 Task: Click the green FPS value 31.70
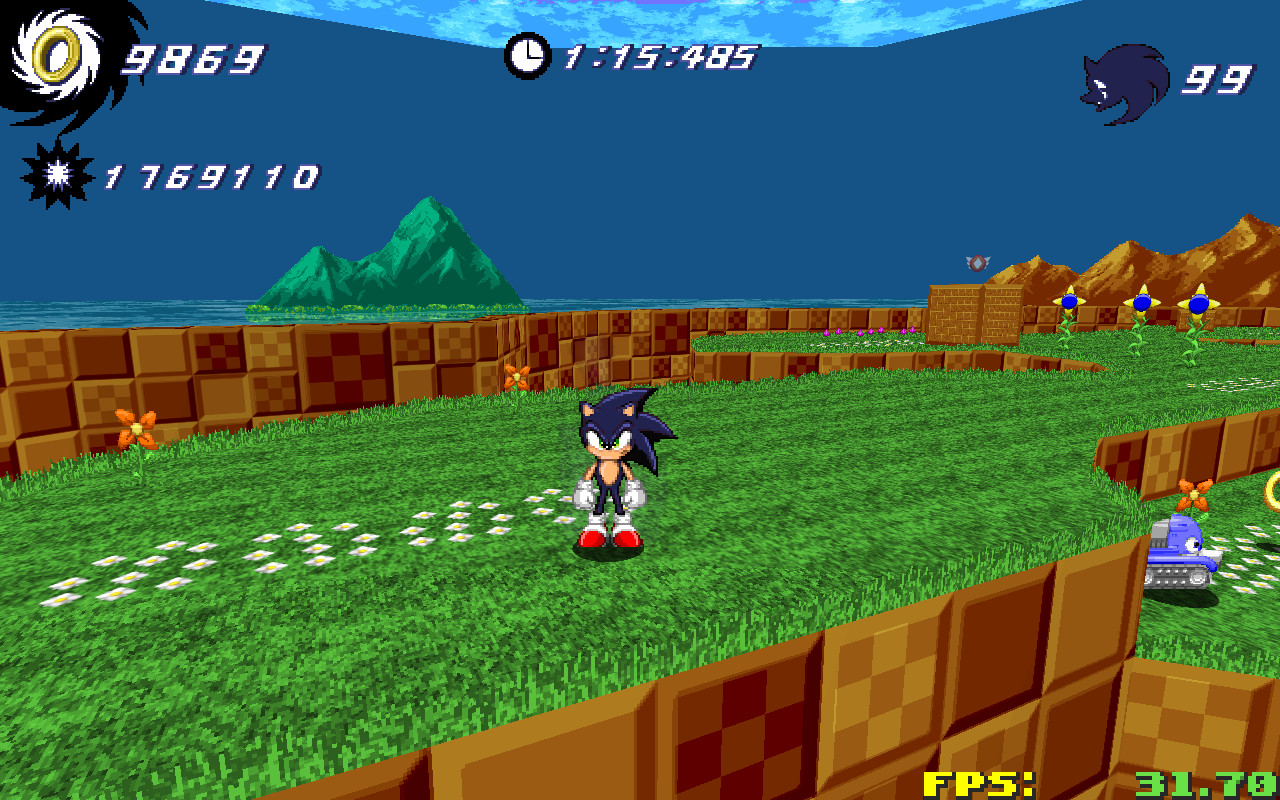pos(1205,783)
